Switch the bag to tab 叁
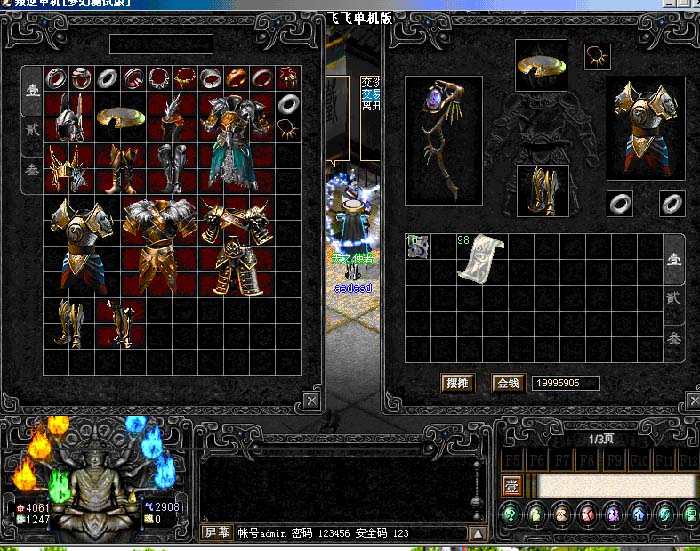 675,338
